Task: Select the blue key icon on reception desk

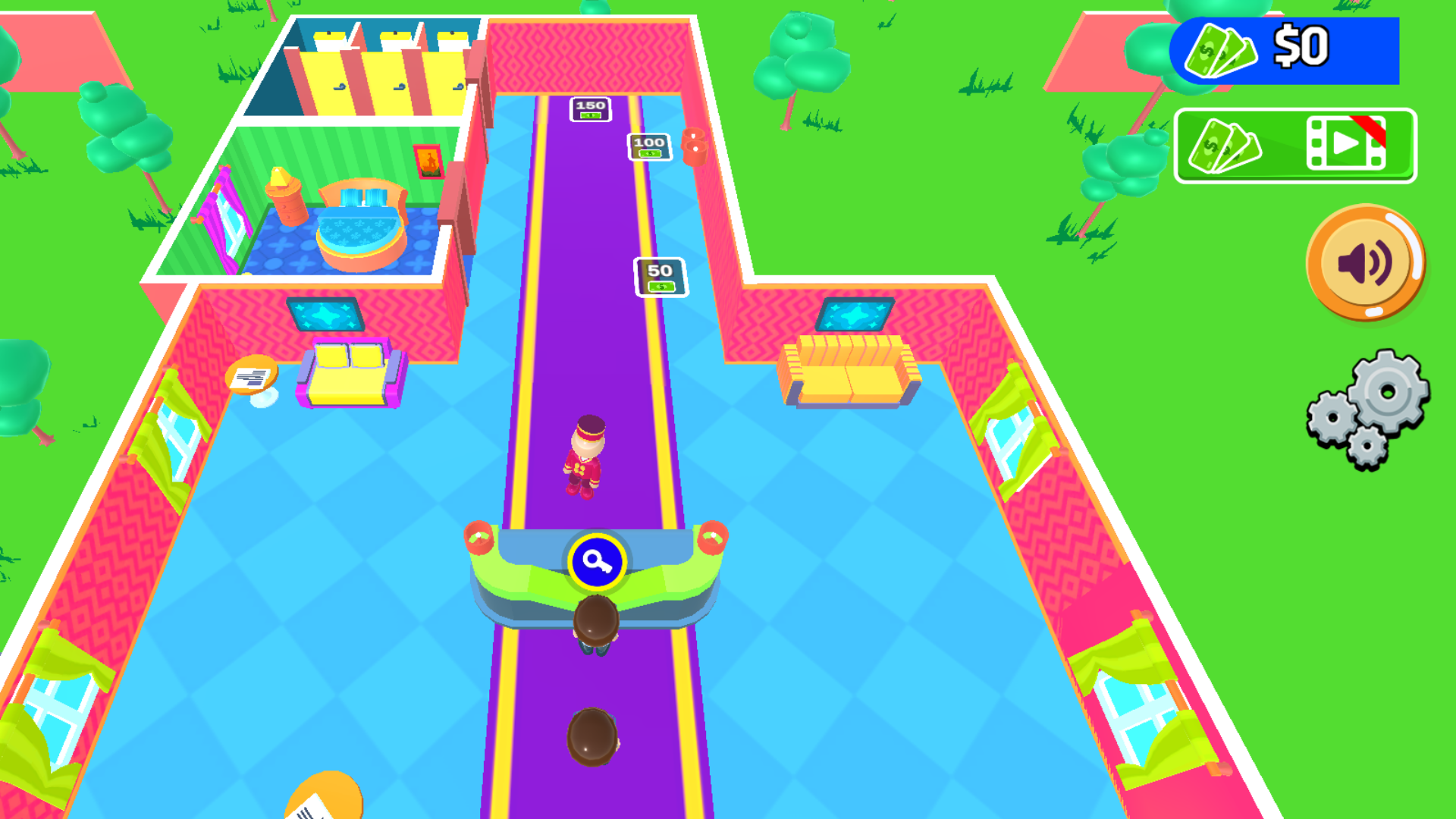Action: [x=596, y=560]
